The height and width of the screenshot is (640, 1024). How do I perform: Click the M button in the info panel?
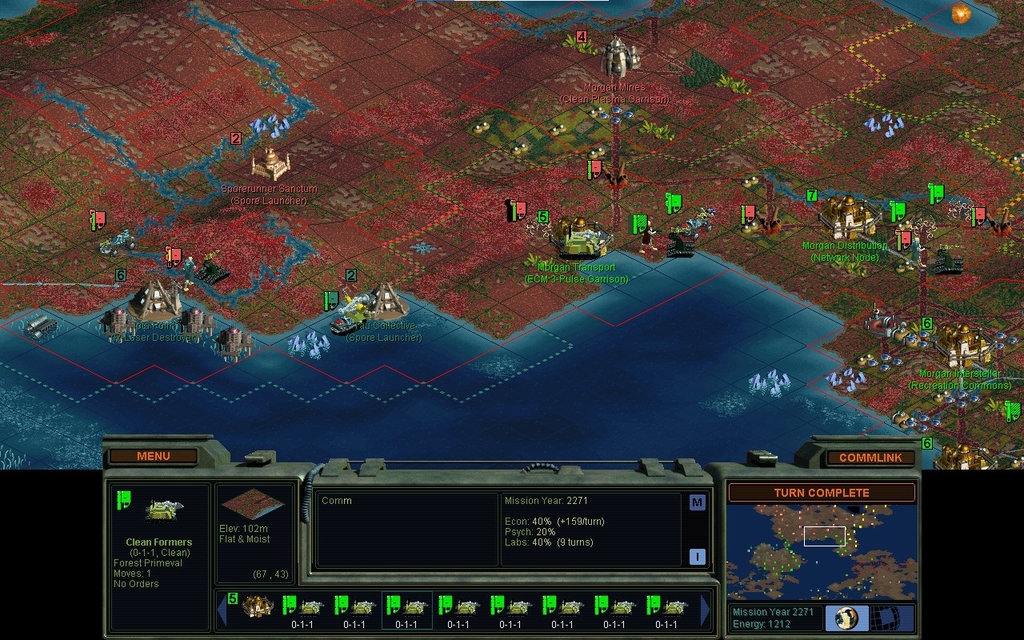click(697, 503)
